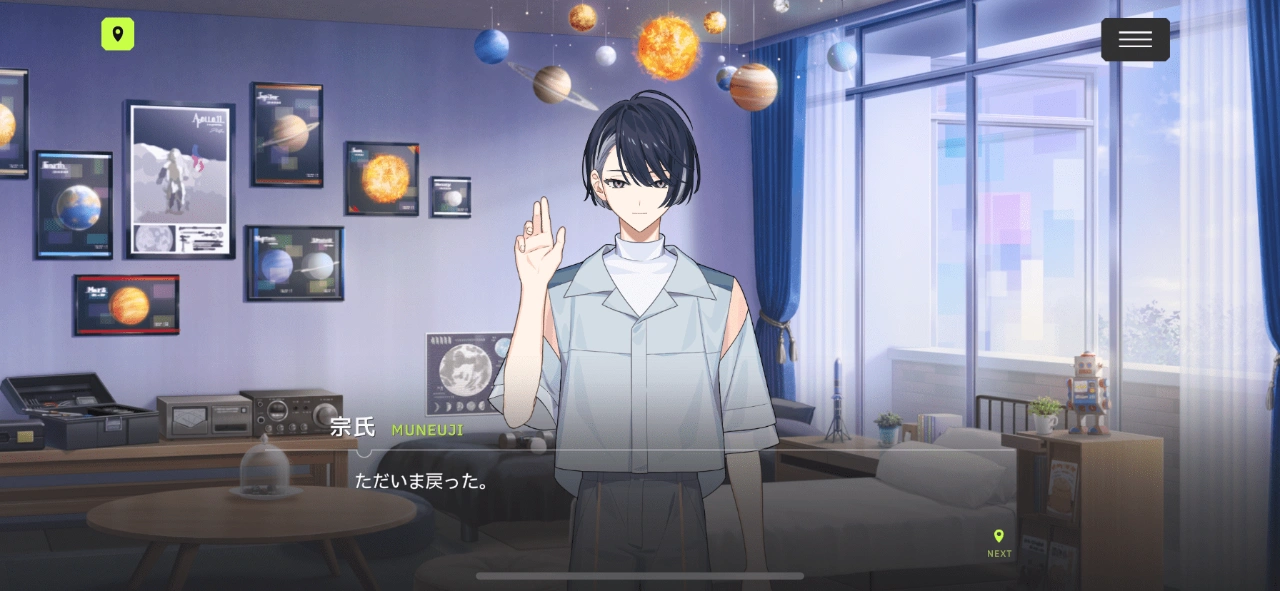Image resolution: width=1280 pixels, height=591 pixels.
Task: Tap the green location pin icon
Action: coord(118,35)
